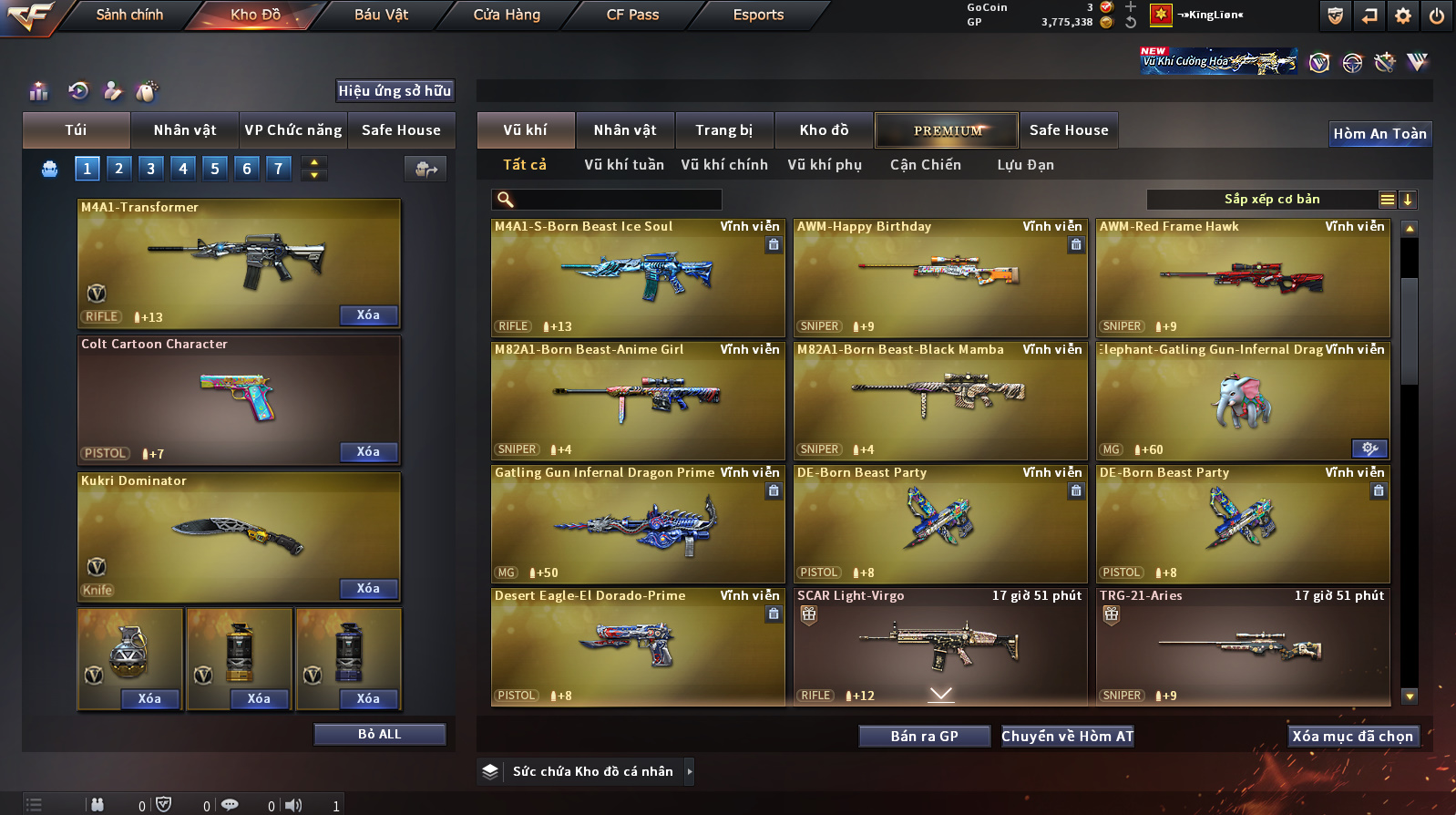Open the CF Pass menu
The height and width of the screenshot is (815, 1456).
coord(632,15)
